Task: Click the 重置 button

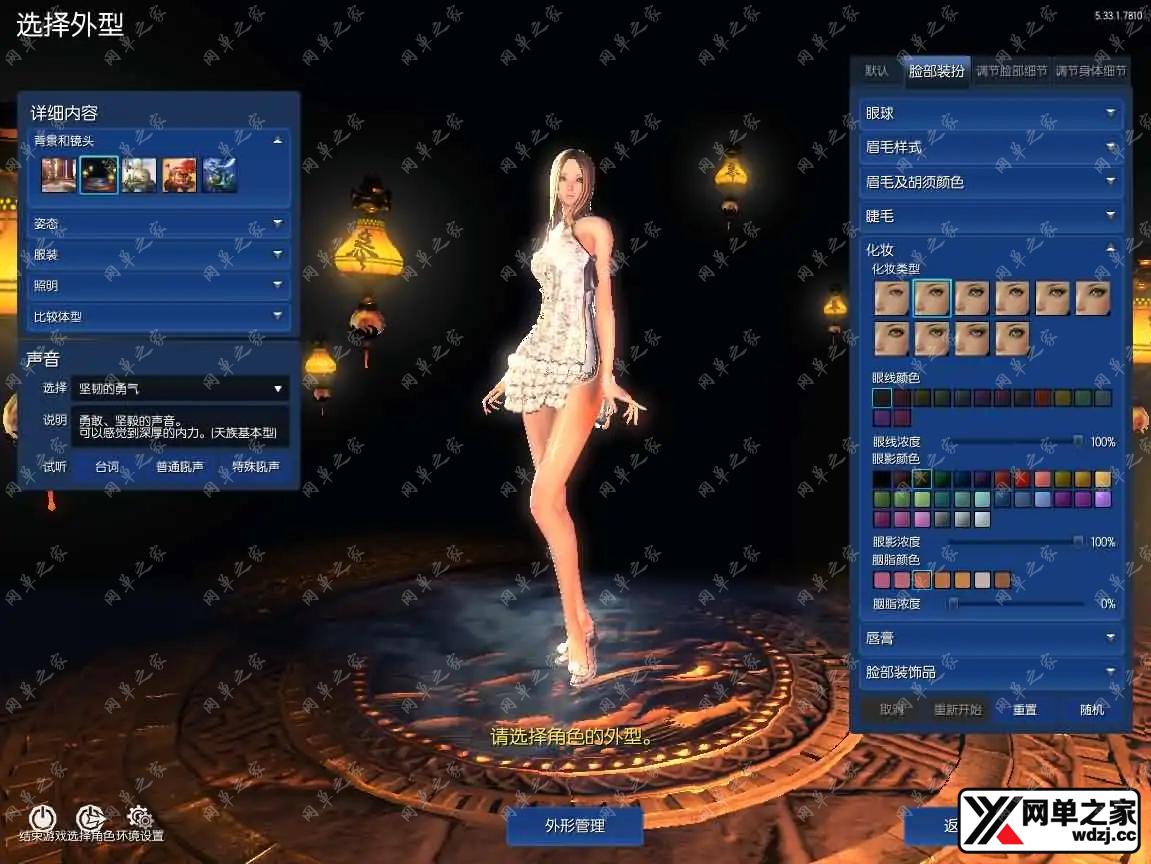Action: click(1025, 709)
